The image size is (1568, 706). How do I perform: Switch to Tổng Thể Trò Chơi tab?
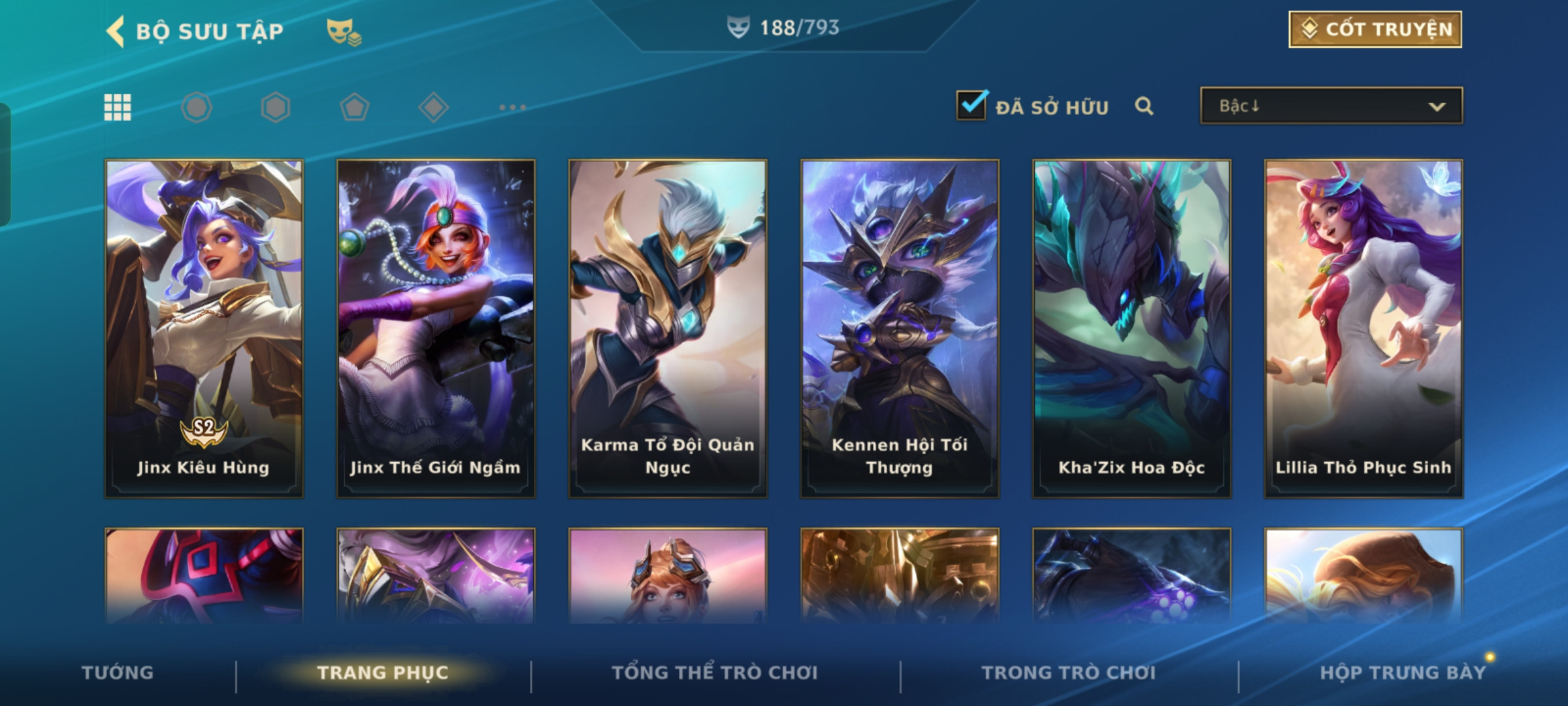(715, 673)
